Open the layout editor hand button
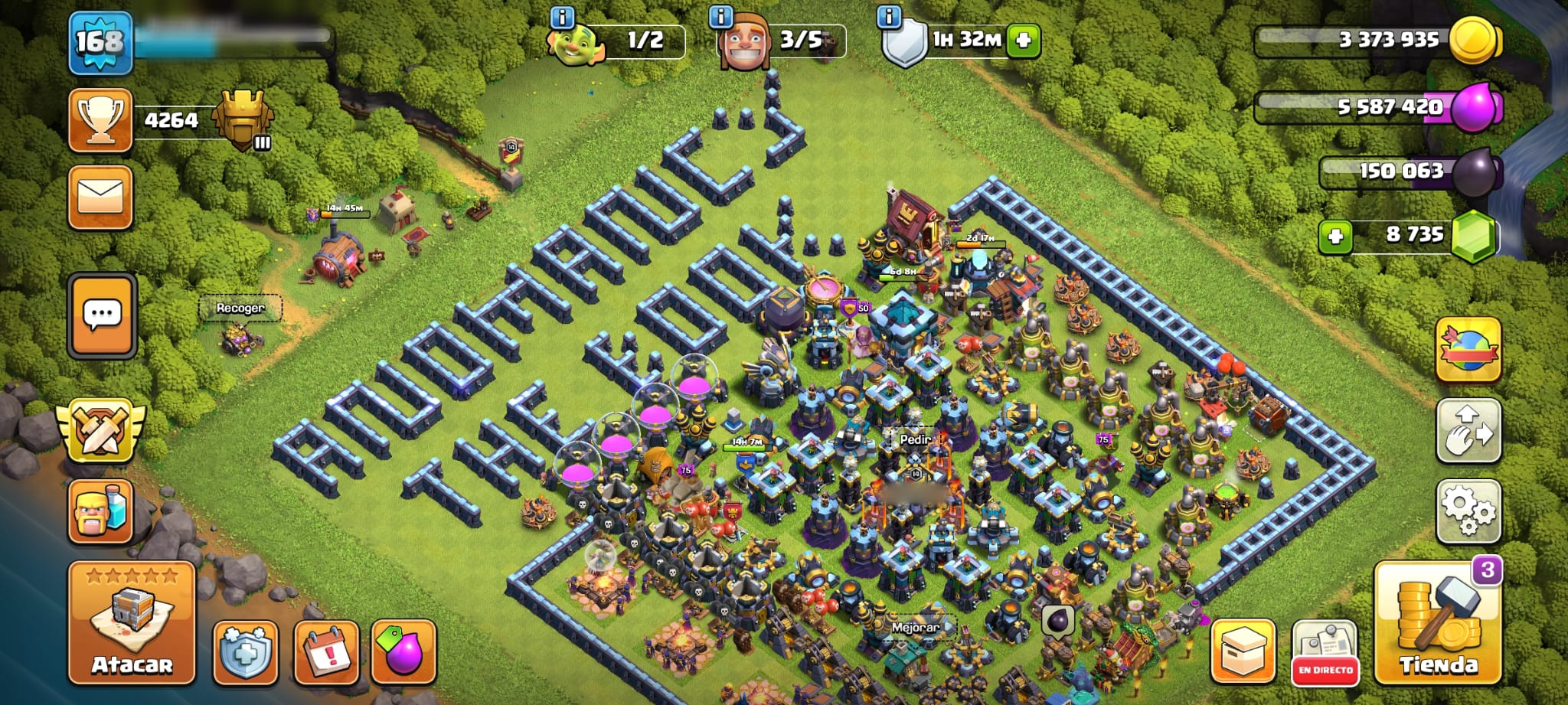The width and height of the screenshot is (1568, 705). point(1468,431)
